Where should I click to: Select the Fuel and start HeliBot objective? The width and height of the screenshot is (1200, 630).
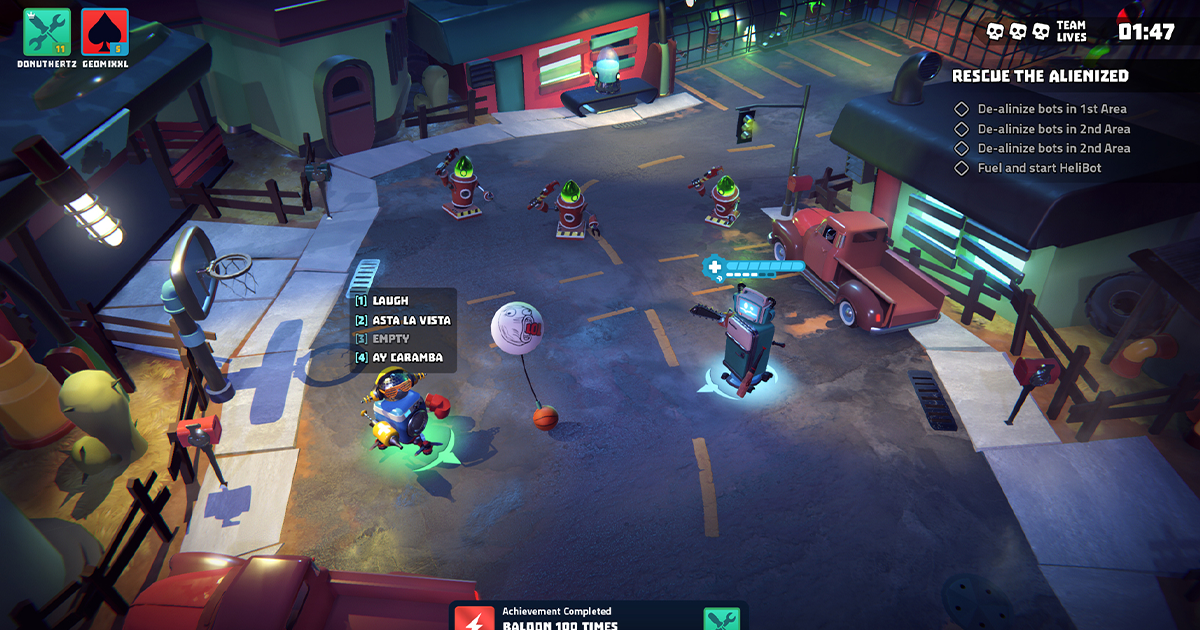tap(1039, 168)
